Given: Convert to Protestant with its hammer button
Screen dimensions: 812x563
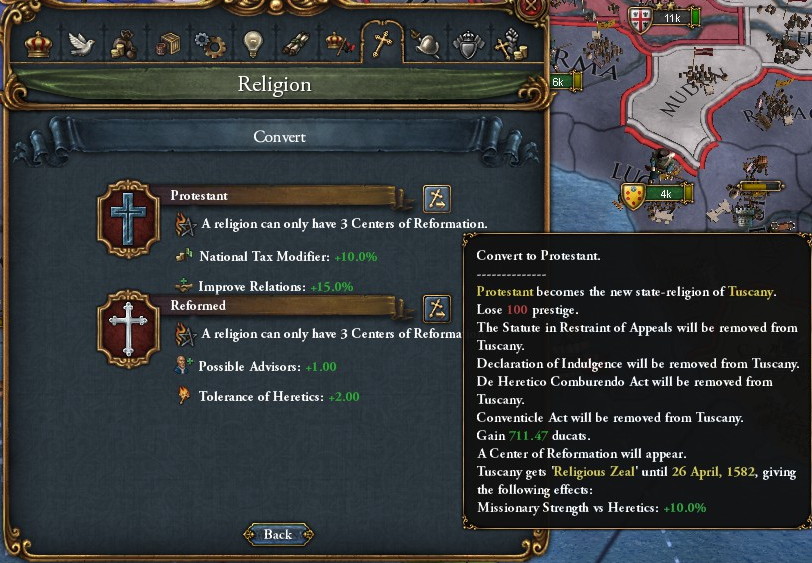Looking at the screenshot, I should 437,197.
